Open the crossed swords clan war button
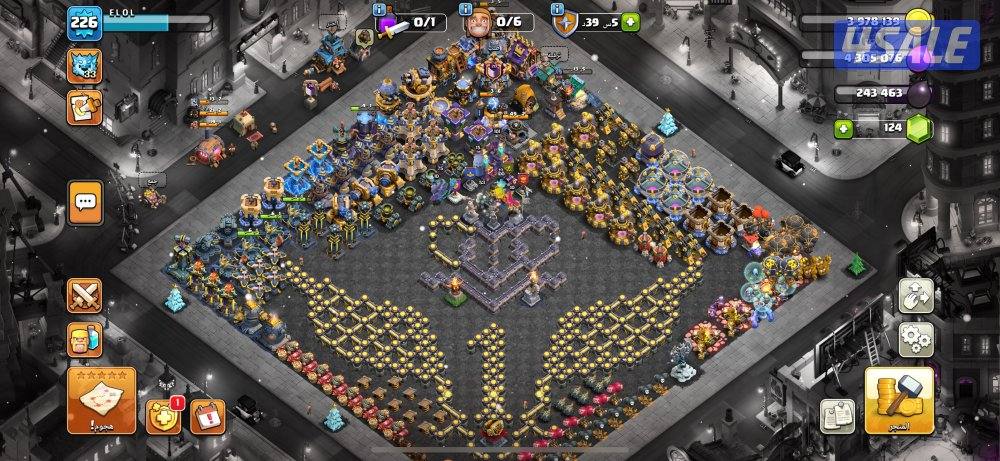This screenshot has width=1000, height=461. click(85, 296)
